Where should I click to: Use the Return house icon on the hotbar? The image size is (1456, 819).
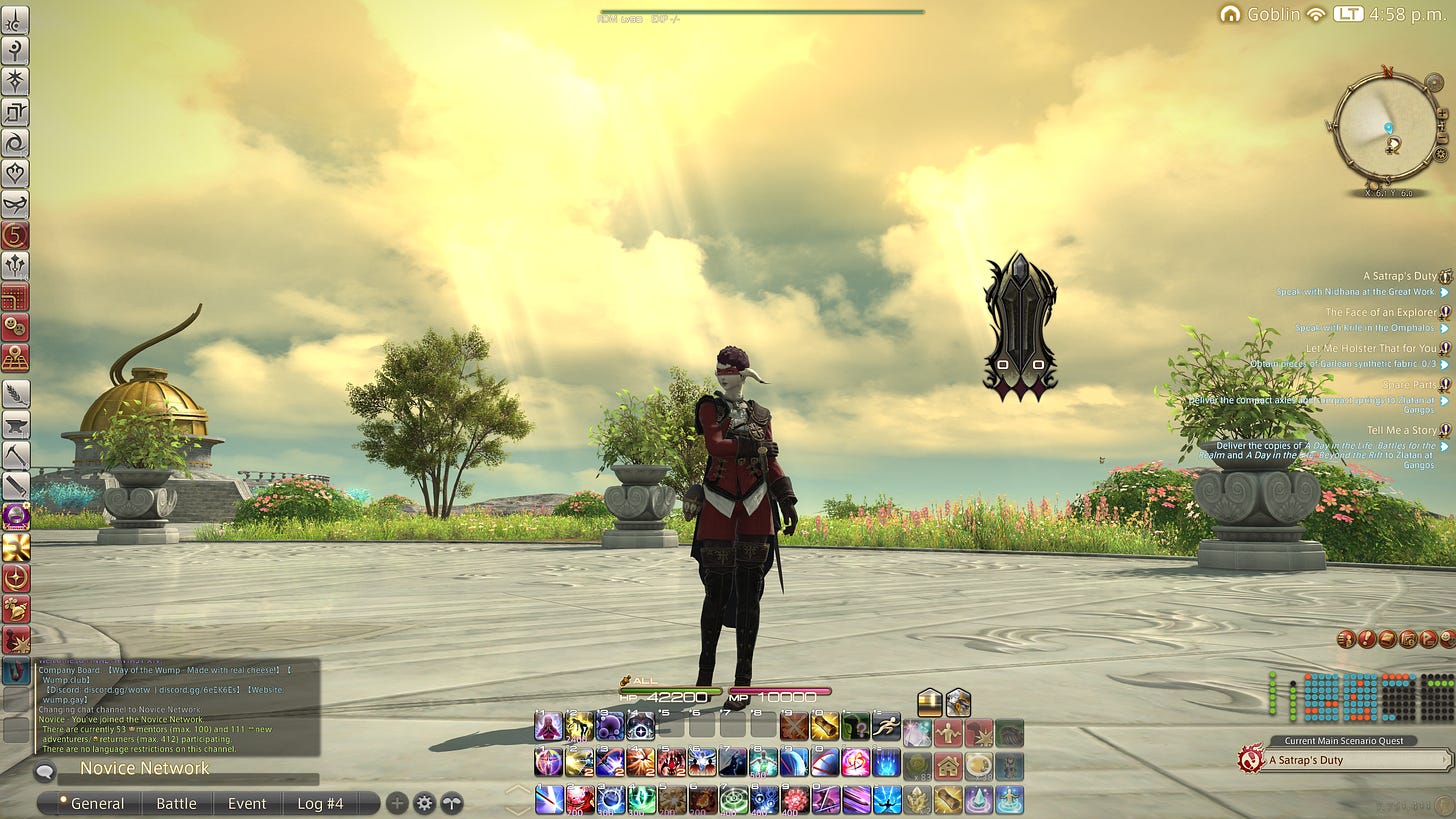coord(948,766)
